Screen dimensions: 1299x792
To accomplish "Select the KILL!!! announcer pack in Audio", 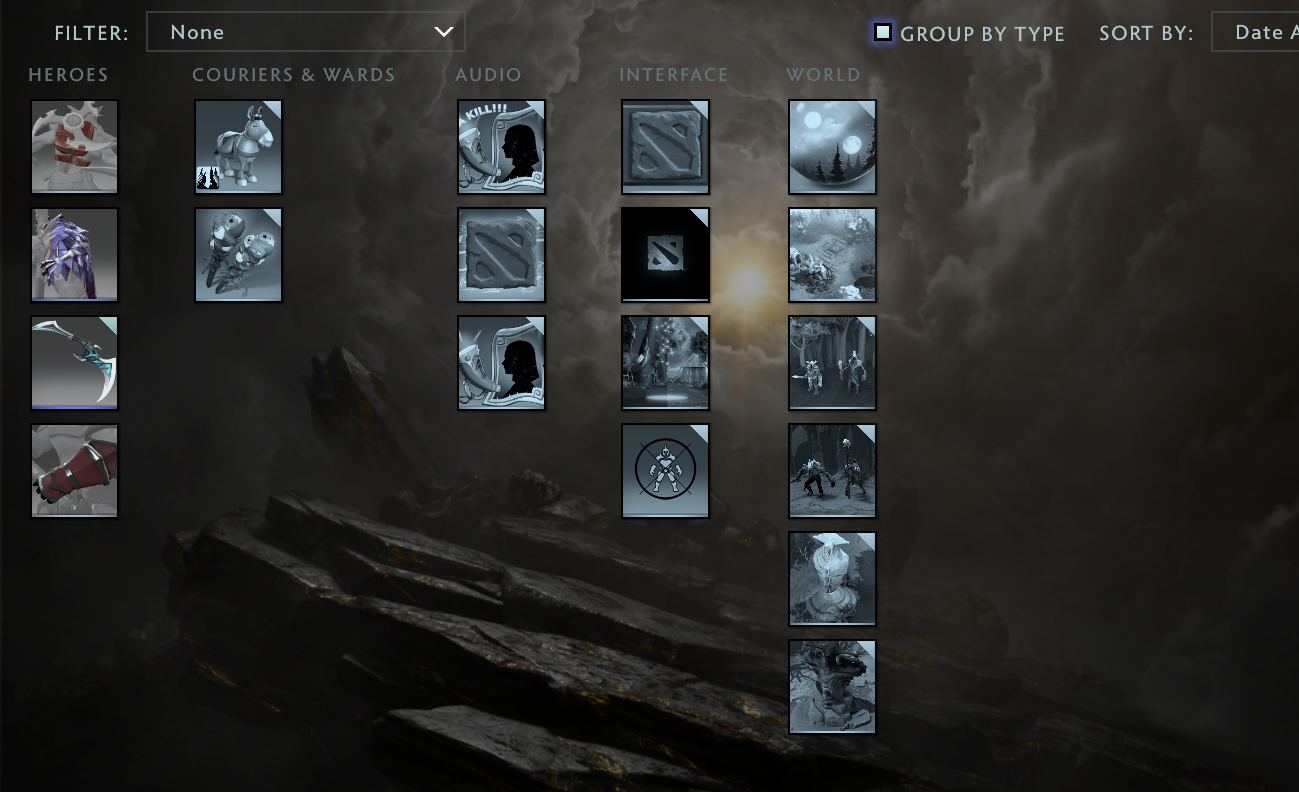I will coord(501,146).
